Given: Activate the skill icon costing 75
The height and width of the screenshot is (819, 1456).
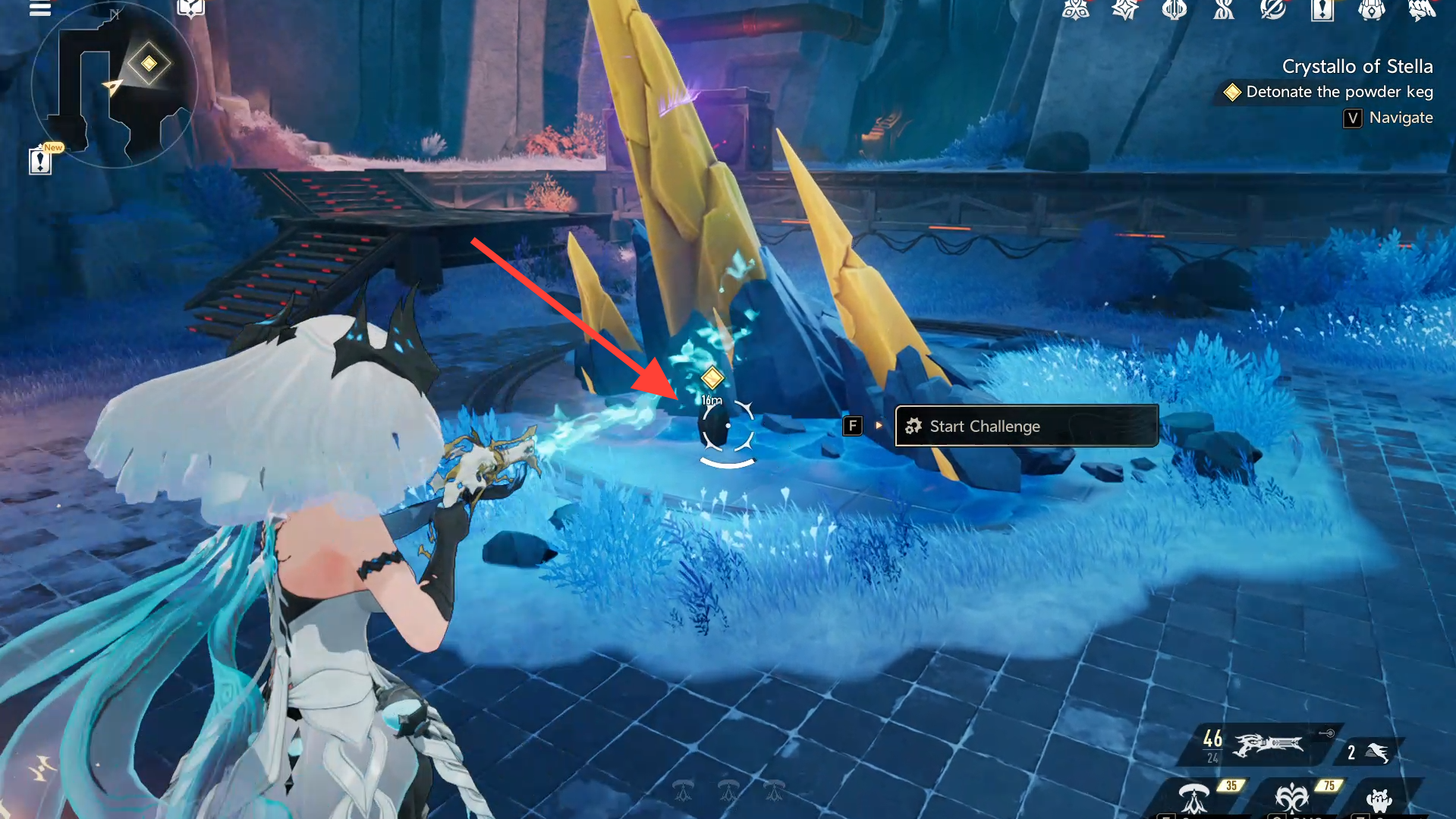Looking at the screenshot, I should click(x=1291, y=799).
